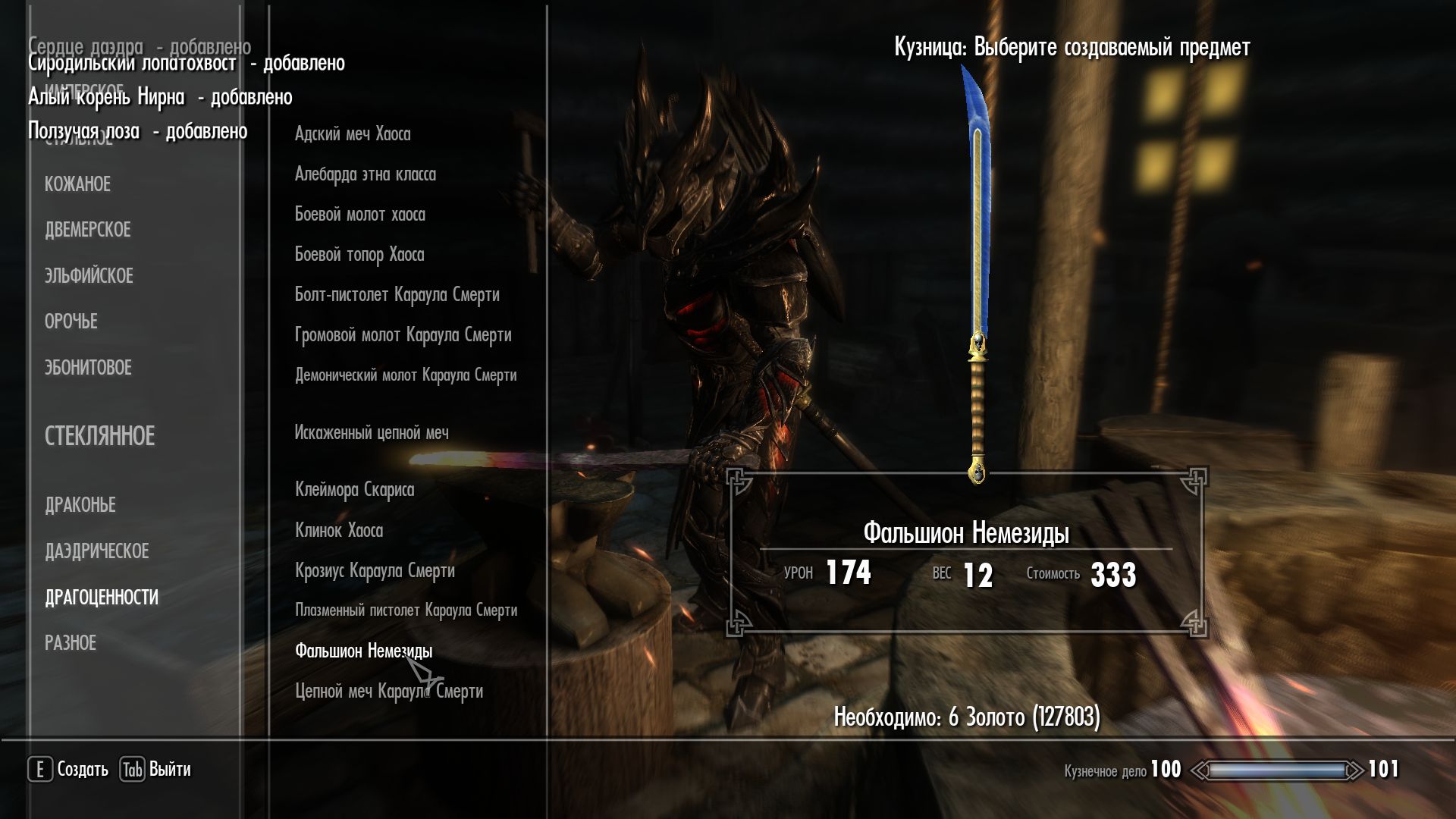Viewport: 1456px width, 819px height.
Task: Select Болт-пистолет Караула Смерти
Action: point(397,295)
